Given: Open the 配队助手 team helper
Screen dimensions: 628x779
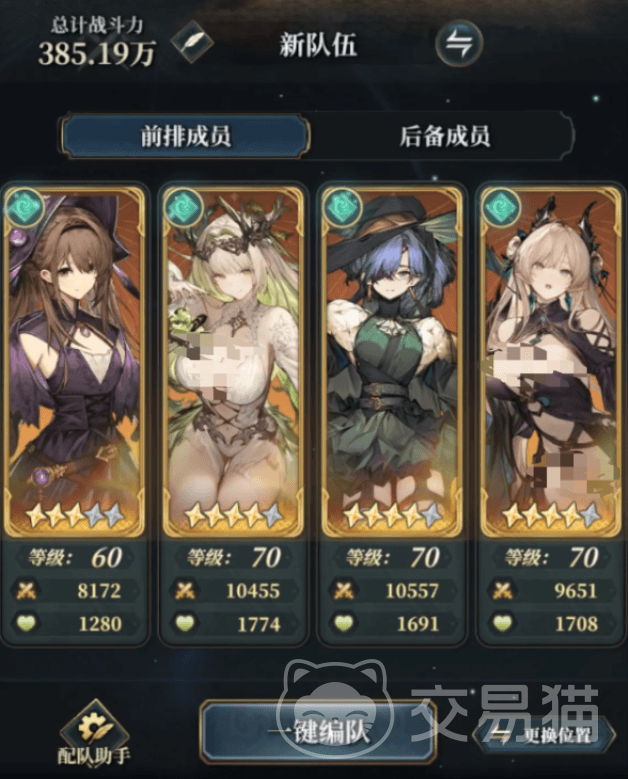Looking at the screenshot, I should tap(95, 737).
